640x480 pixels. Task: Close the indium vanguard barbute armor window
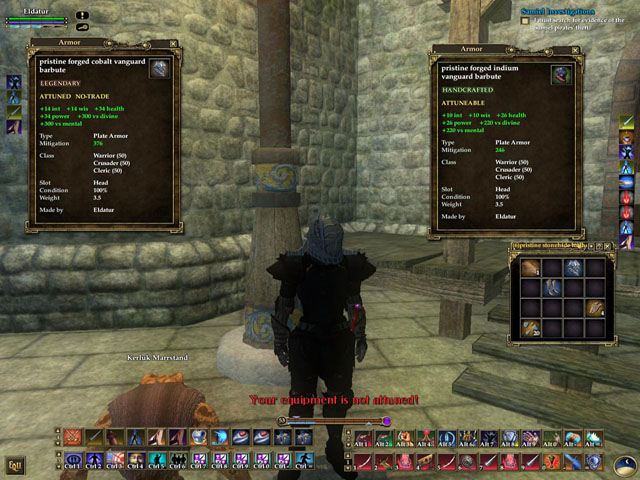coord(574,48)
